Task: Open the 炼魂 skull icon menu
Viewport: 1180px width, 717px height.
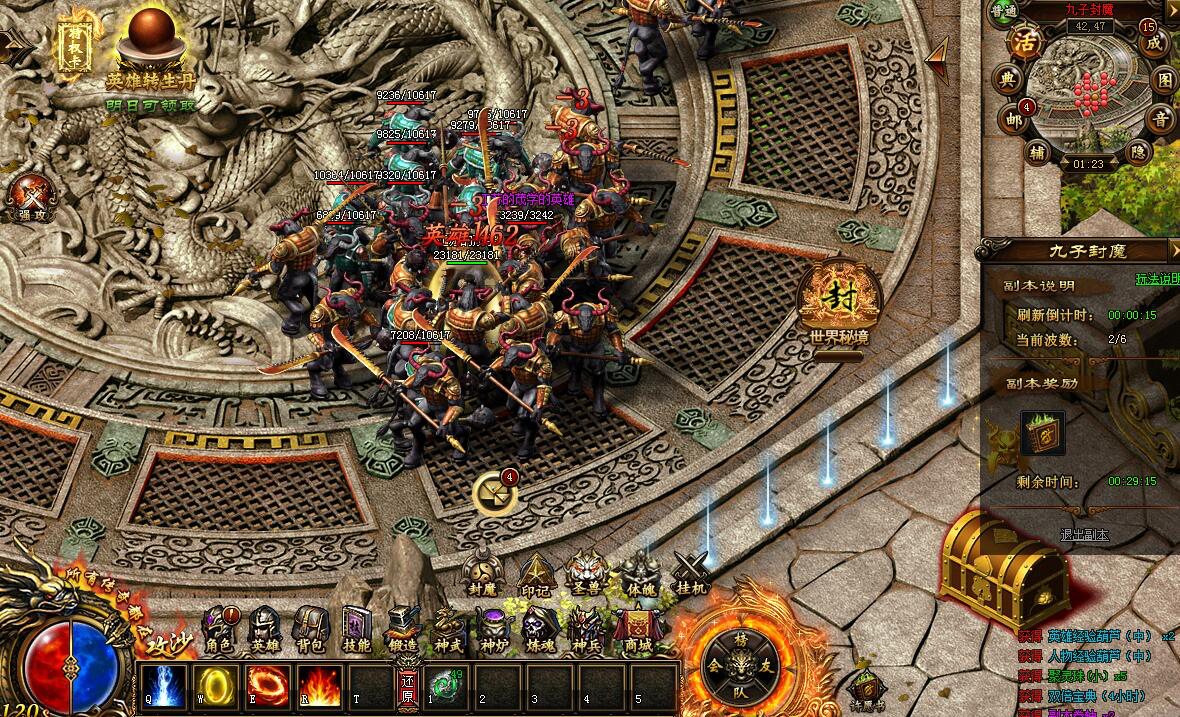Action: pos(542,630)
